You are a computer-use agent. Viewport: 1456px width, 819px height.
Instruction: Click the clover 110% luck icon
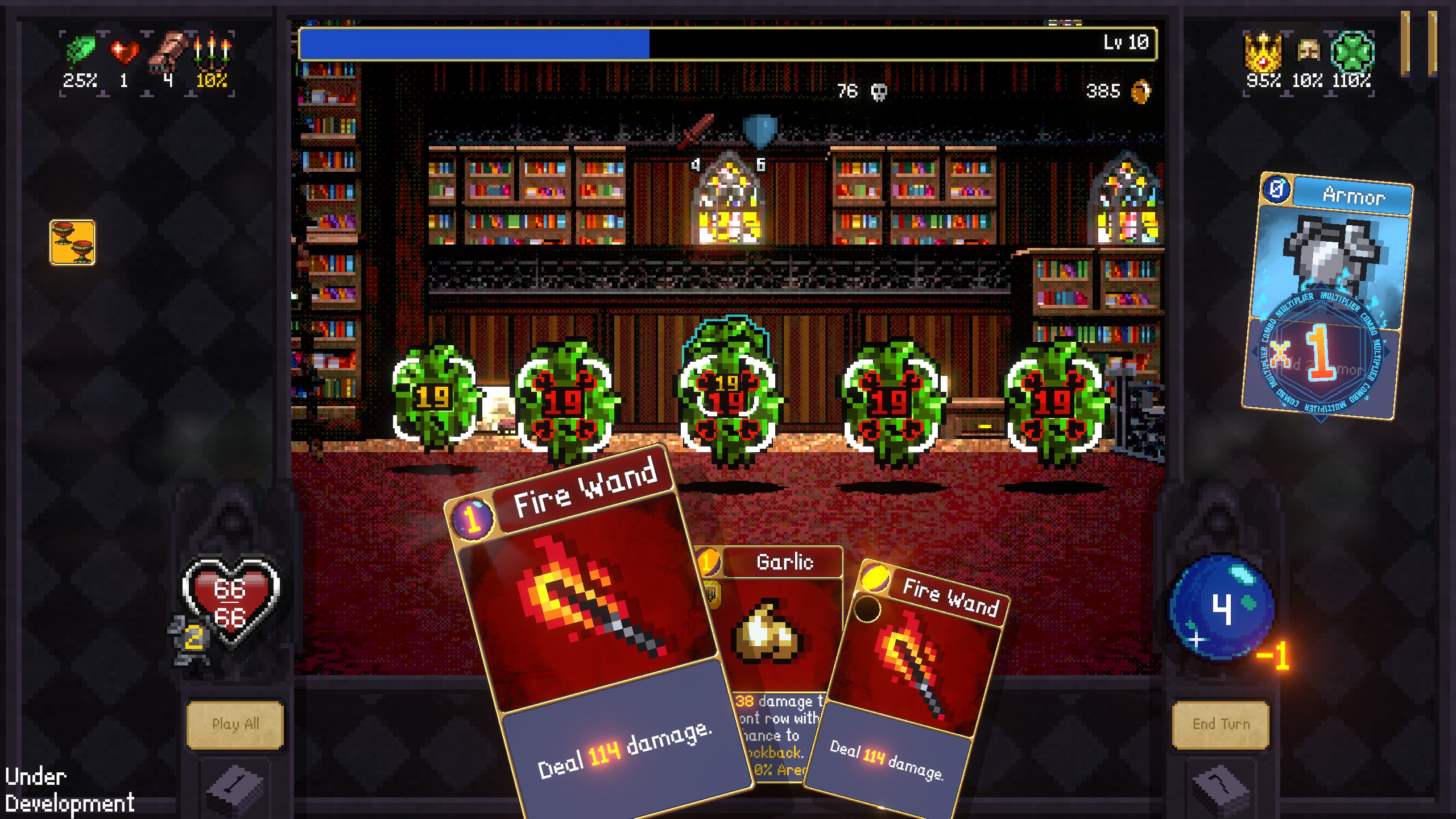click(1352, 50)
